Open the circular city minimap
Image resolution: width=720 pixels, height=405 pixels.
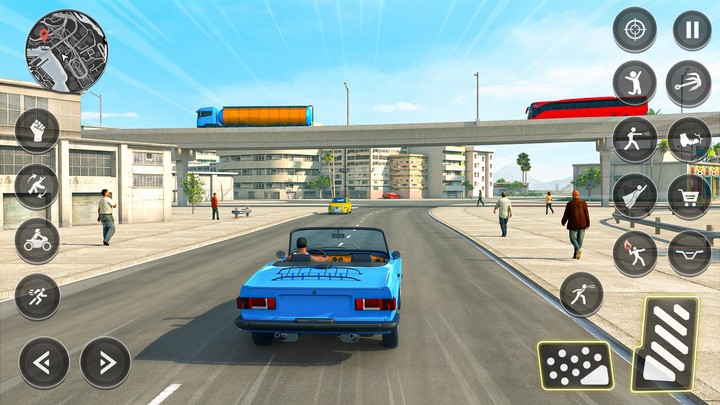pyautogui.click(x=66, y=51)
